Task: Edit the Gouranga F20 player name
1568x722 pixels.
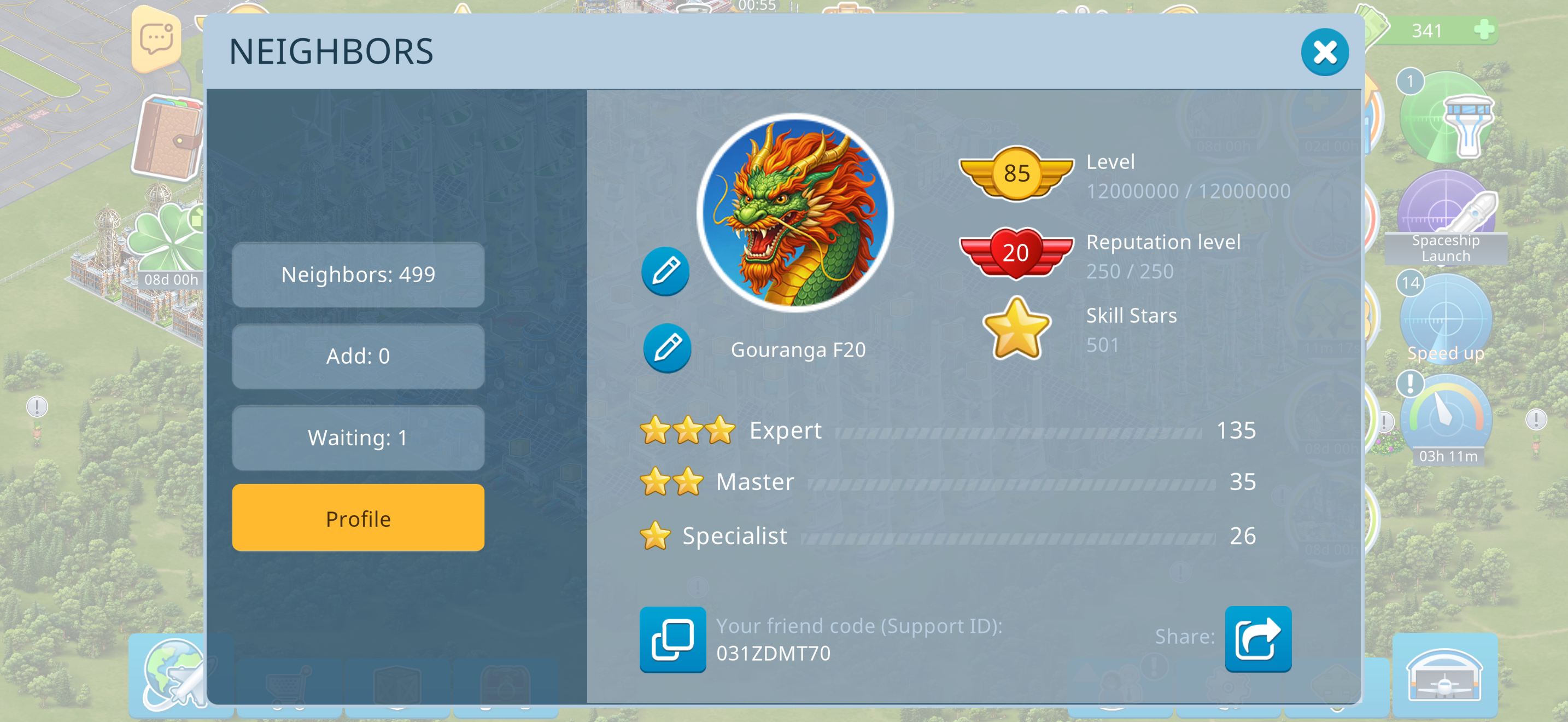Action: pos(667,348)
